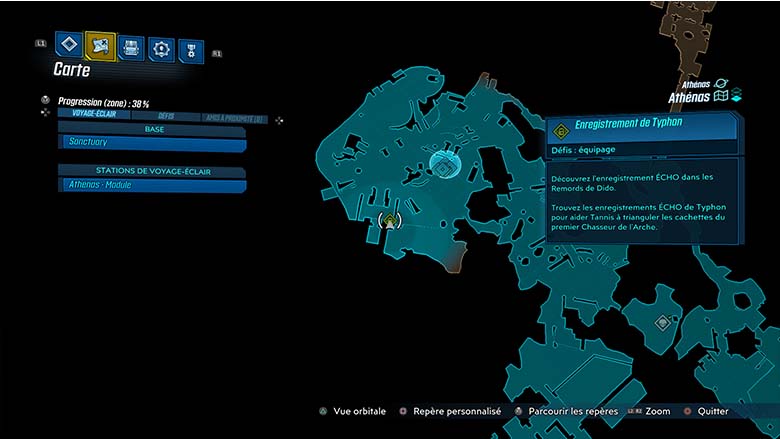Image resolution: width=780 pixels, height=439 pixels.
Task: Select the highlighted Carte map tab
Action: [100, 45]
